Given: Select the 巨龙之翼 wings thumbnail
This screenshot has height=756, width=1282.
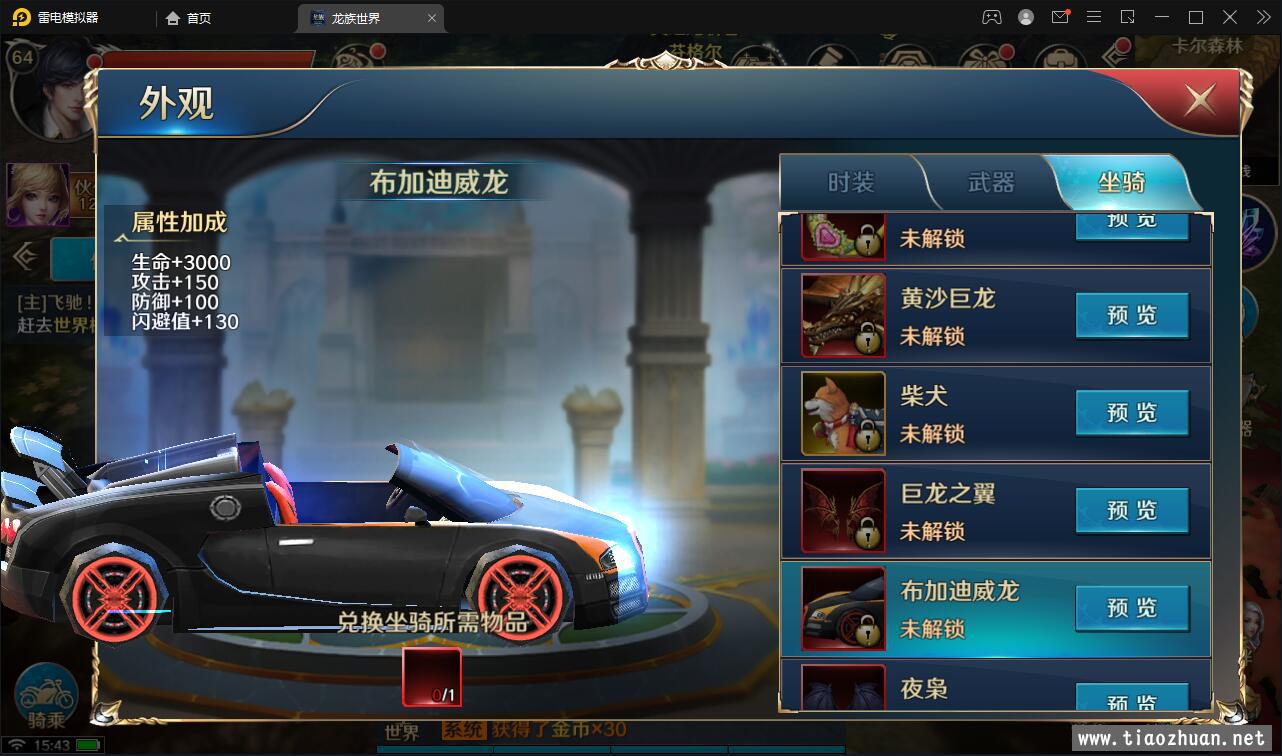Looking at the screenshot, I should (843, 511).
